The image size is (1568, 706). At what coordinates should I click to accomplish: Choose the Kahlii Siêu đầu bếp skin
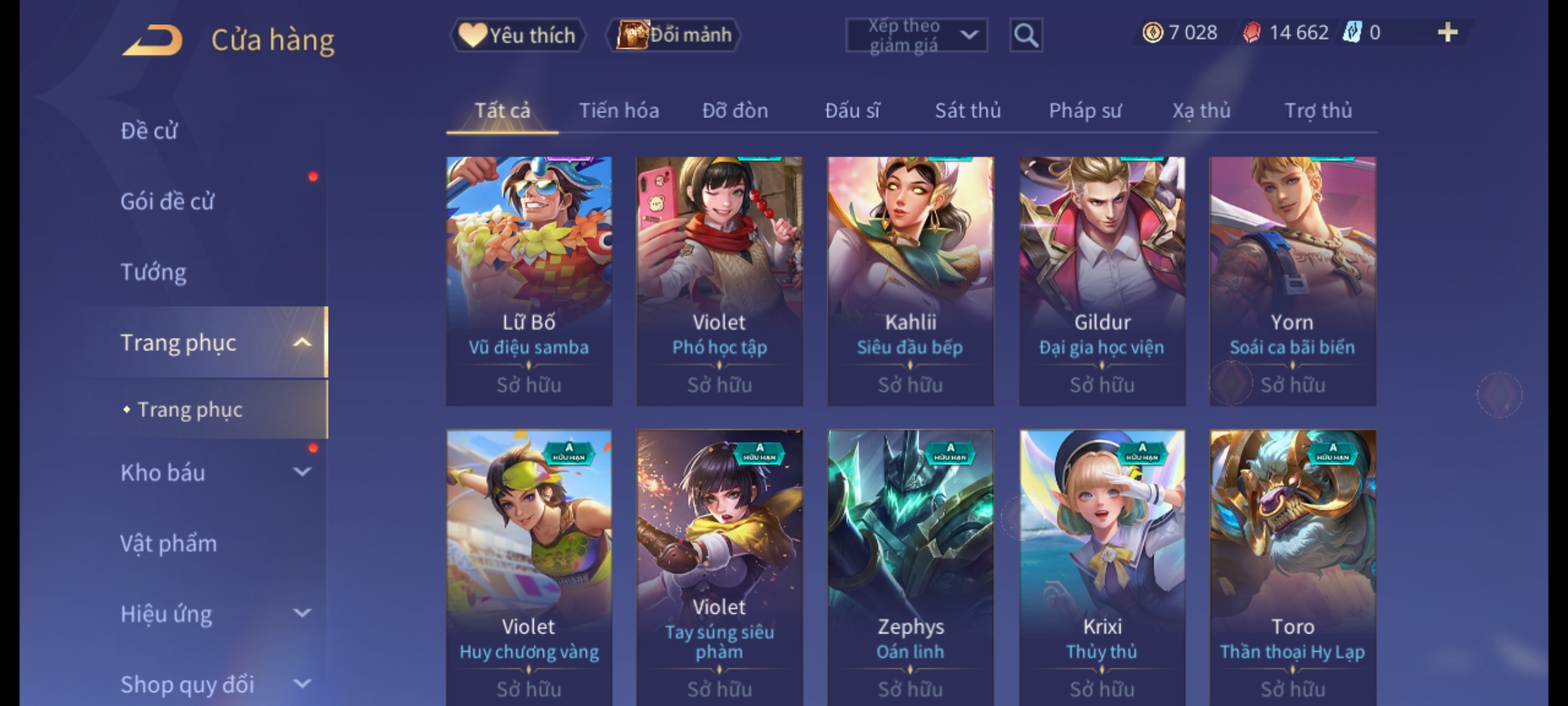(911, 281)
